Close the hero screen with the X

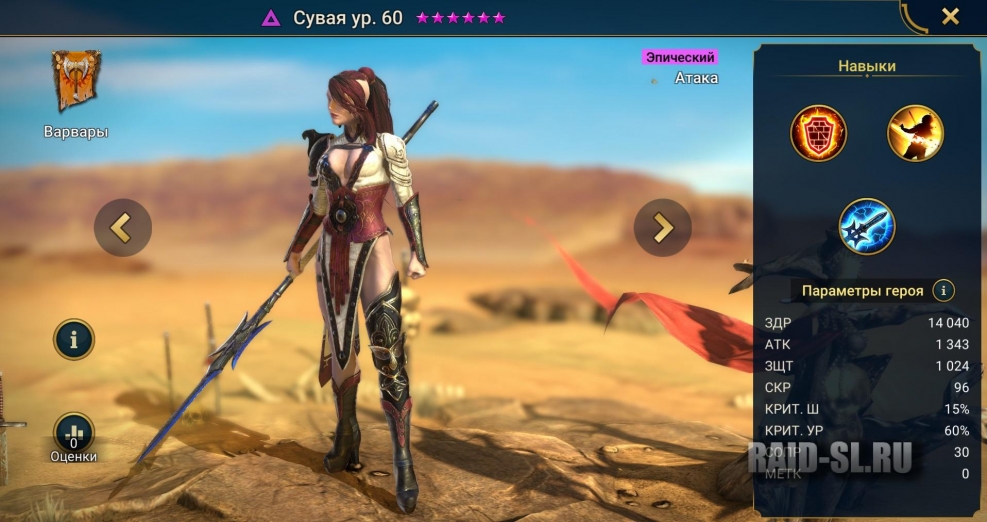[x=950, y=16]
